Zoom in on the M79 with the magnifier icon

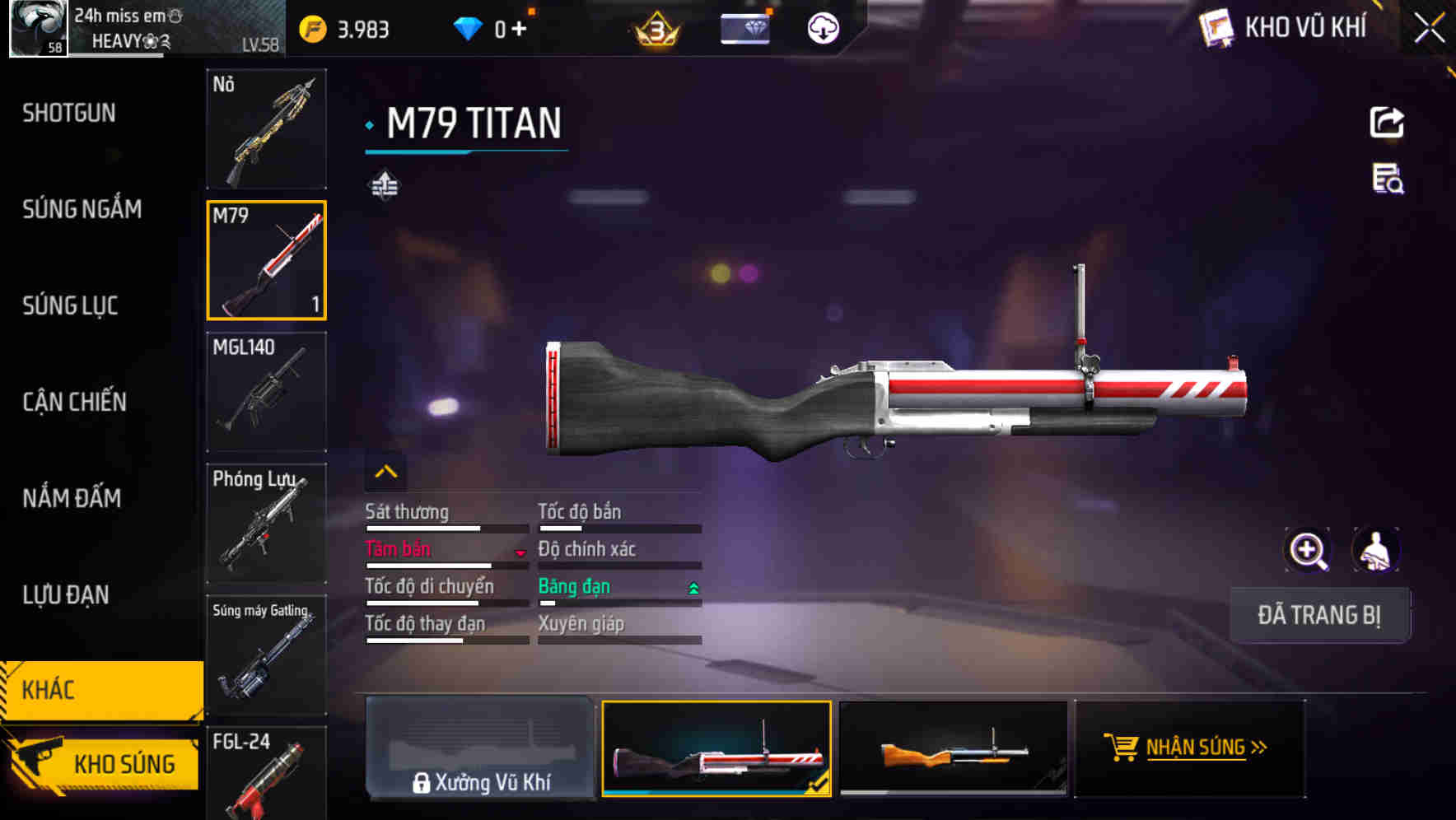(1308, 550)
